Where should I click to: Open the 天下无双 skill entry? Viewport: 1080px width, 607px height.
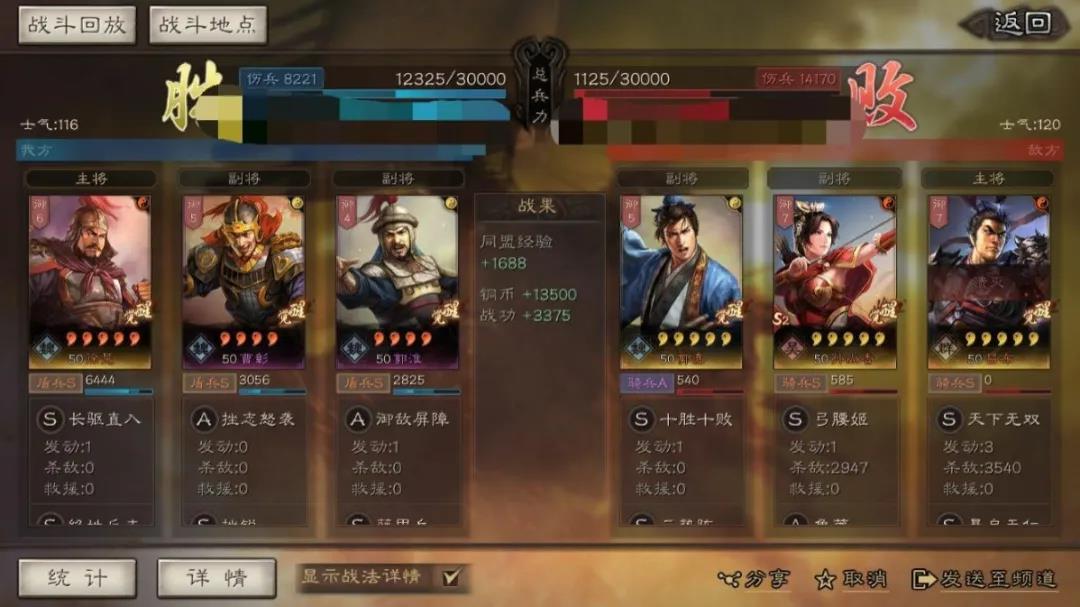990,419
